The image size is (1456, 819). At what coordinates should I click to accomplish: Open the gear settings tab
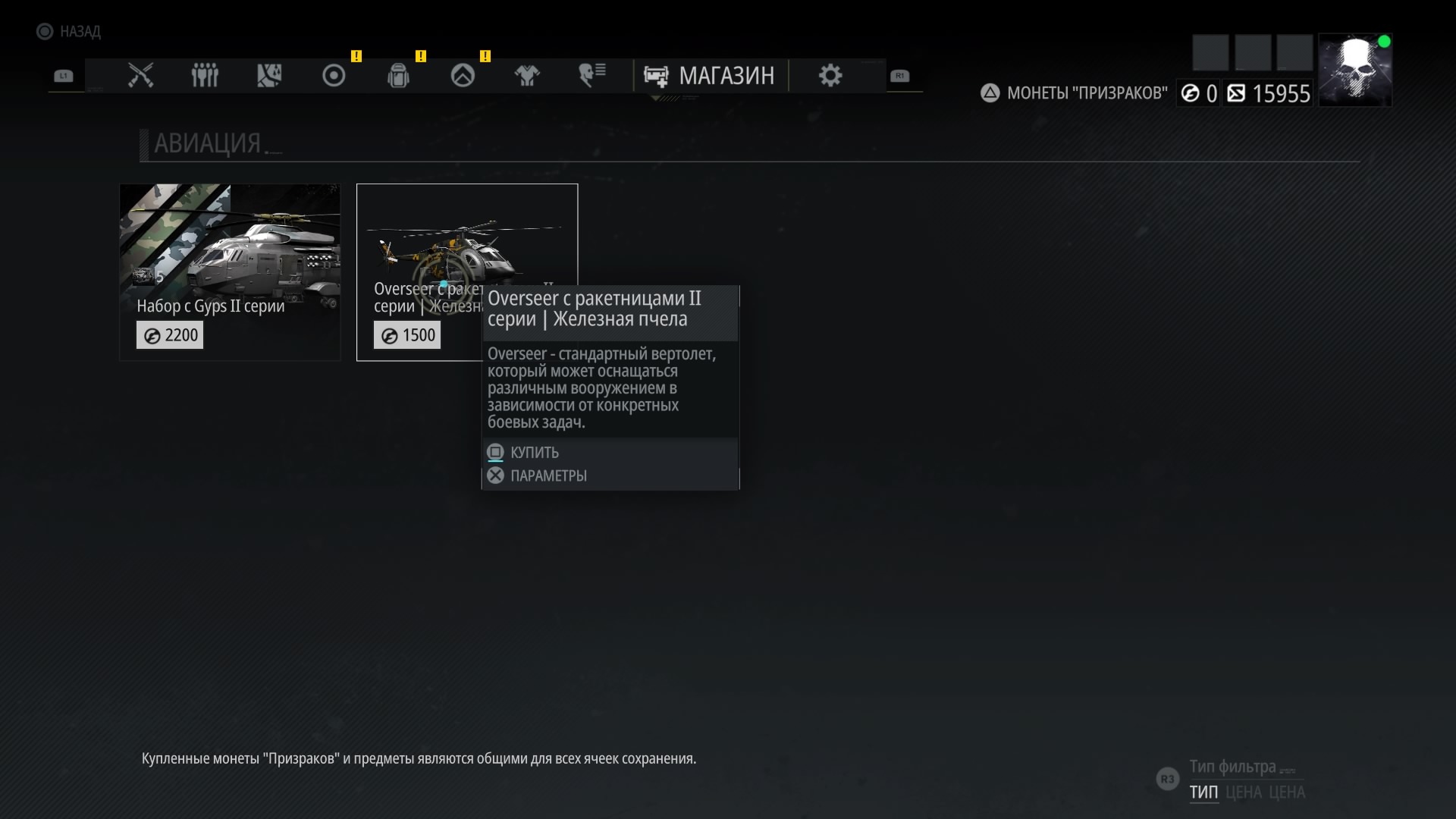pyautogui.click(x=830, y=75)
